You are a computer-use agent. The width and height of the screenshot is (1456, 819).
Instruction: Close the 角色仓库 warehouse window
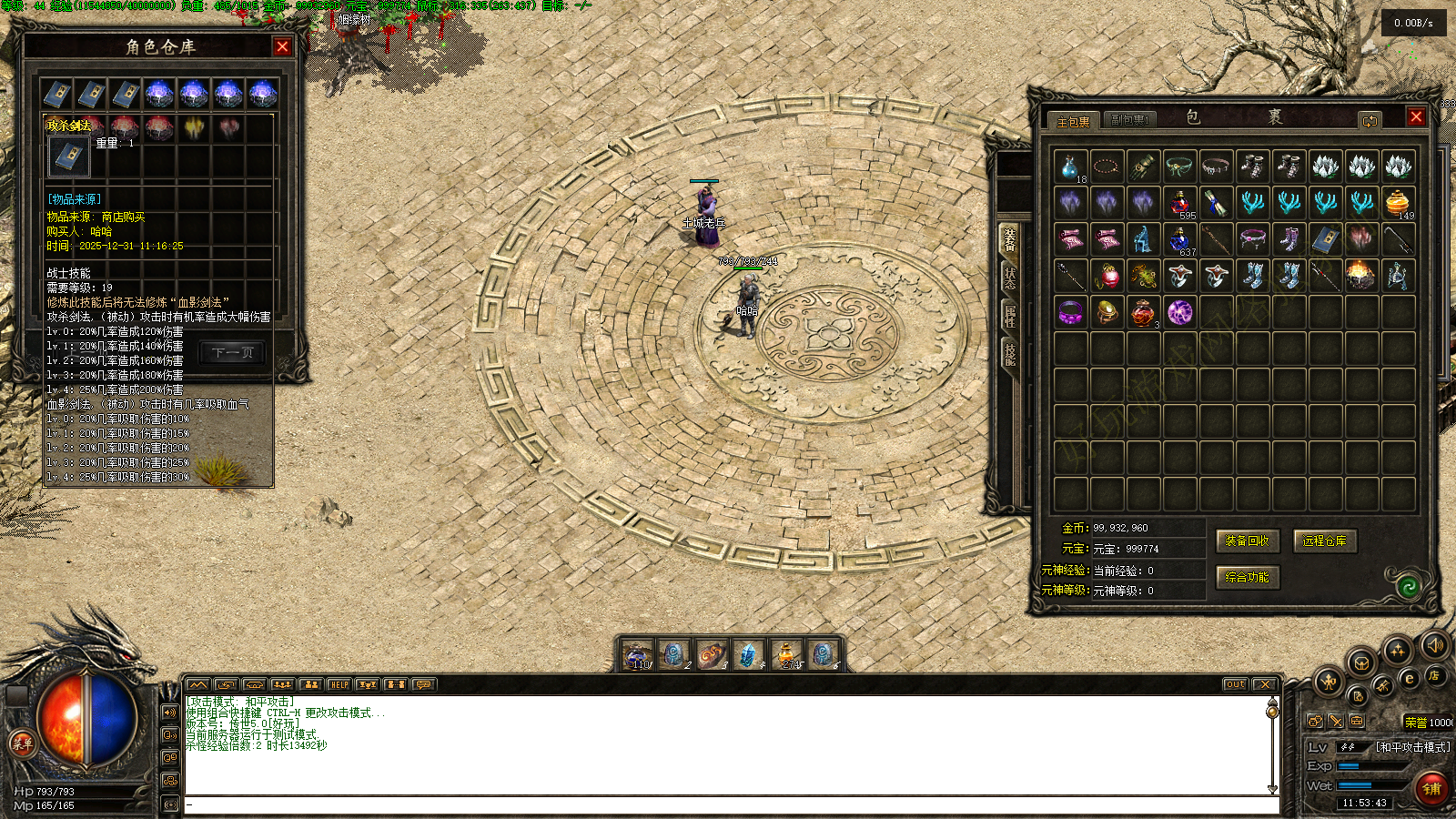282,46
